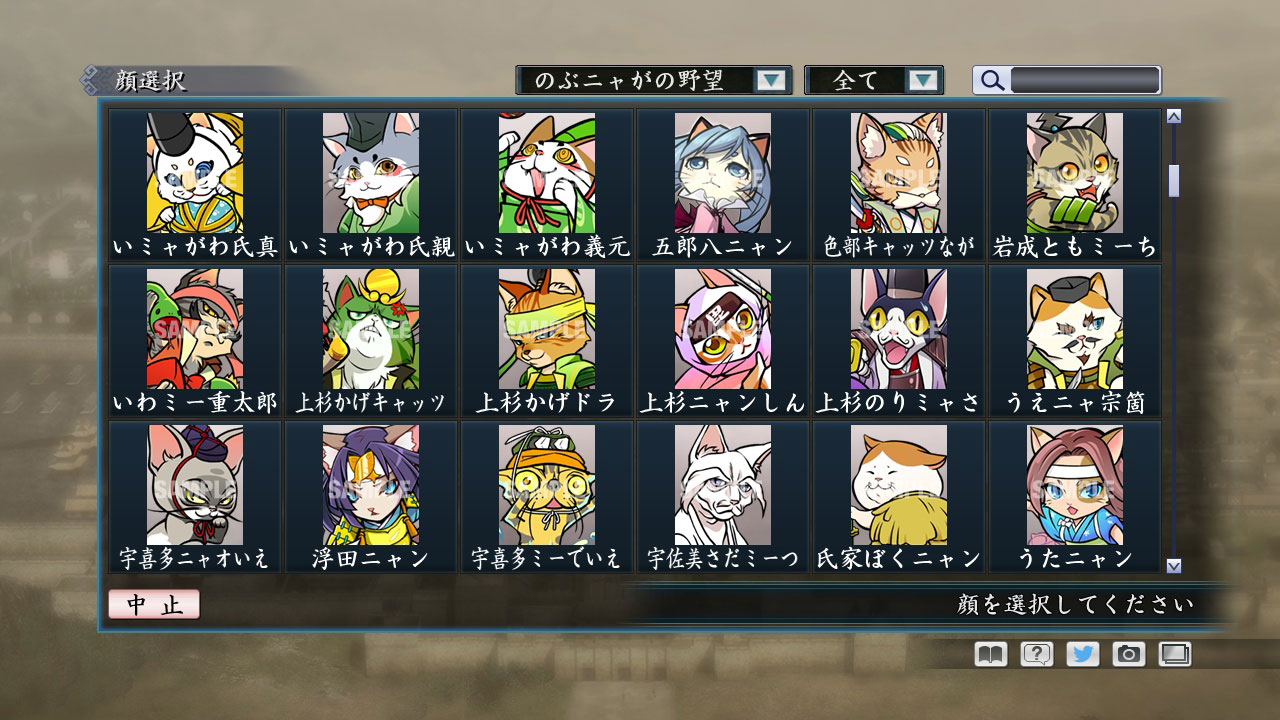
Task: Click the magnifying glass search icon
Action: coord(991,79)
